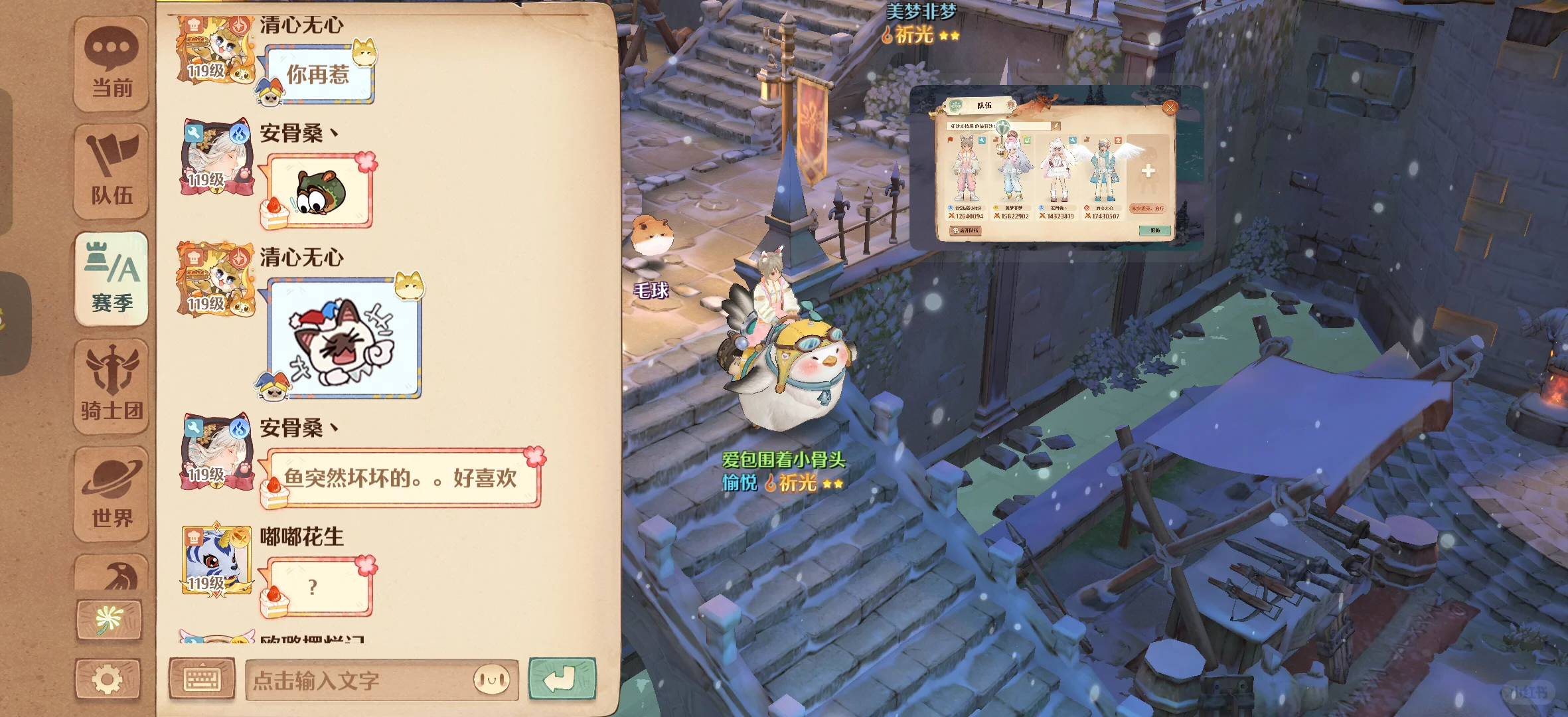Select the flag icon on first team member
Viewport: 1568px width, 717px height.
coord(950,139)
